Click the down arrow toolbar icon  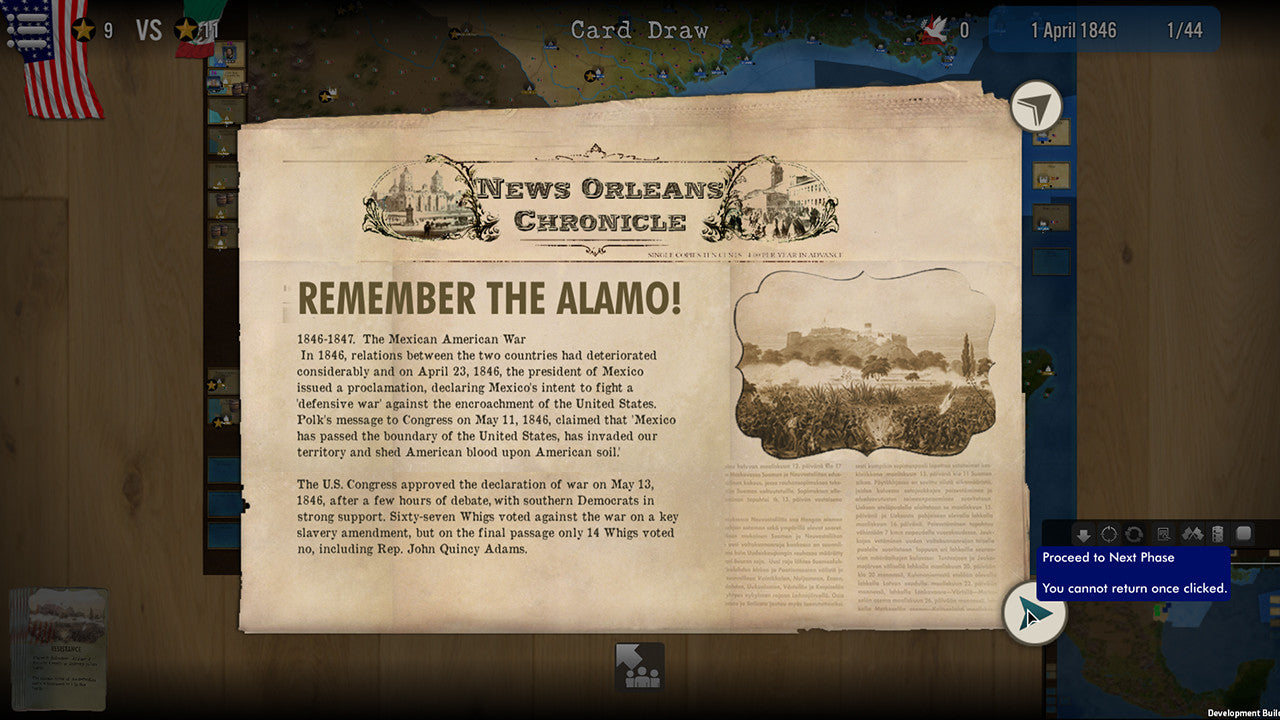(1083, 535)
